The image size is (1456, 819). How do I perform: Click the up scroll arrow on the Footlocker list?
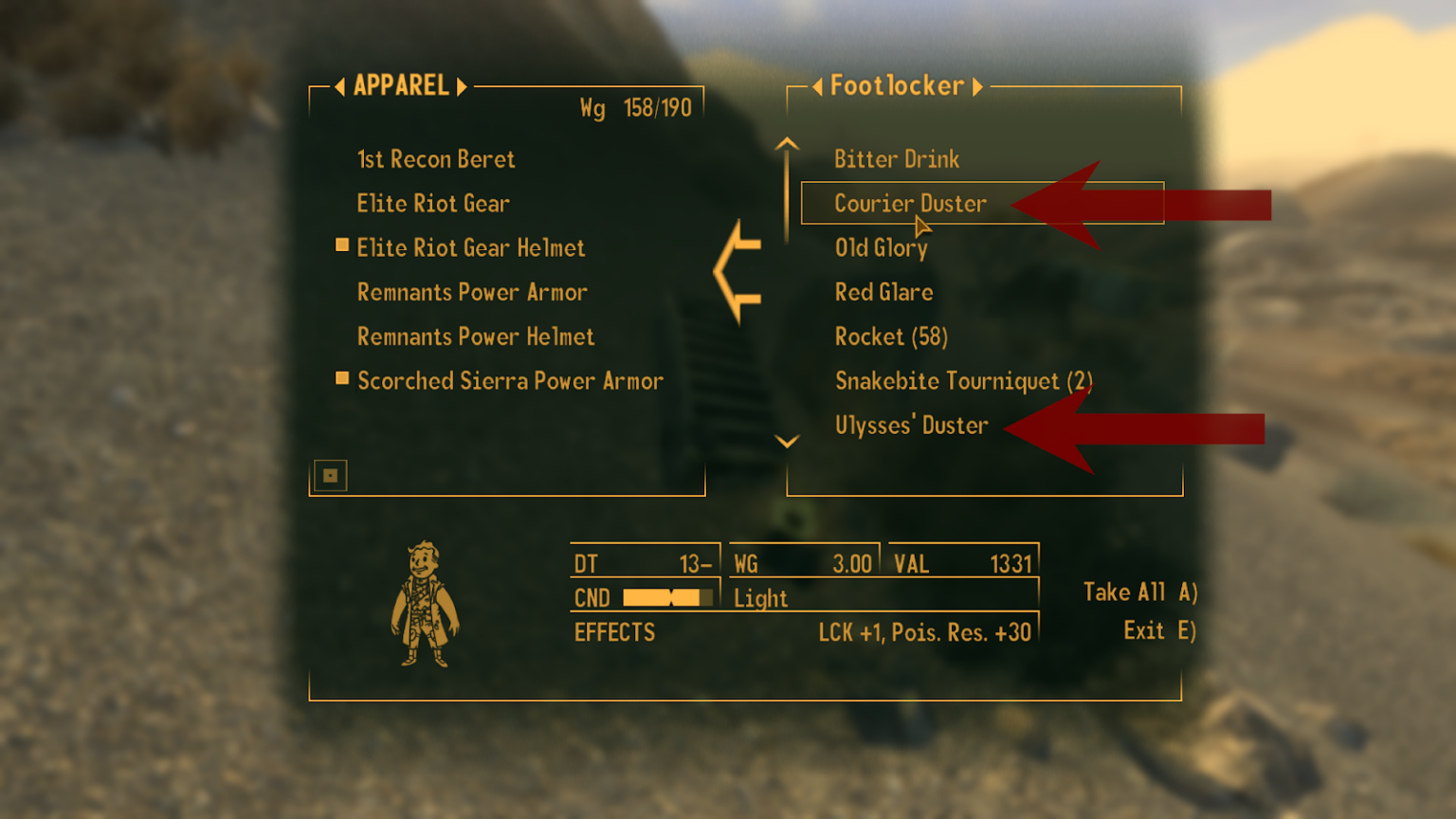click(x=785, y=143)
